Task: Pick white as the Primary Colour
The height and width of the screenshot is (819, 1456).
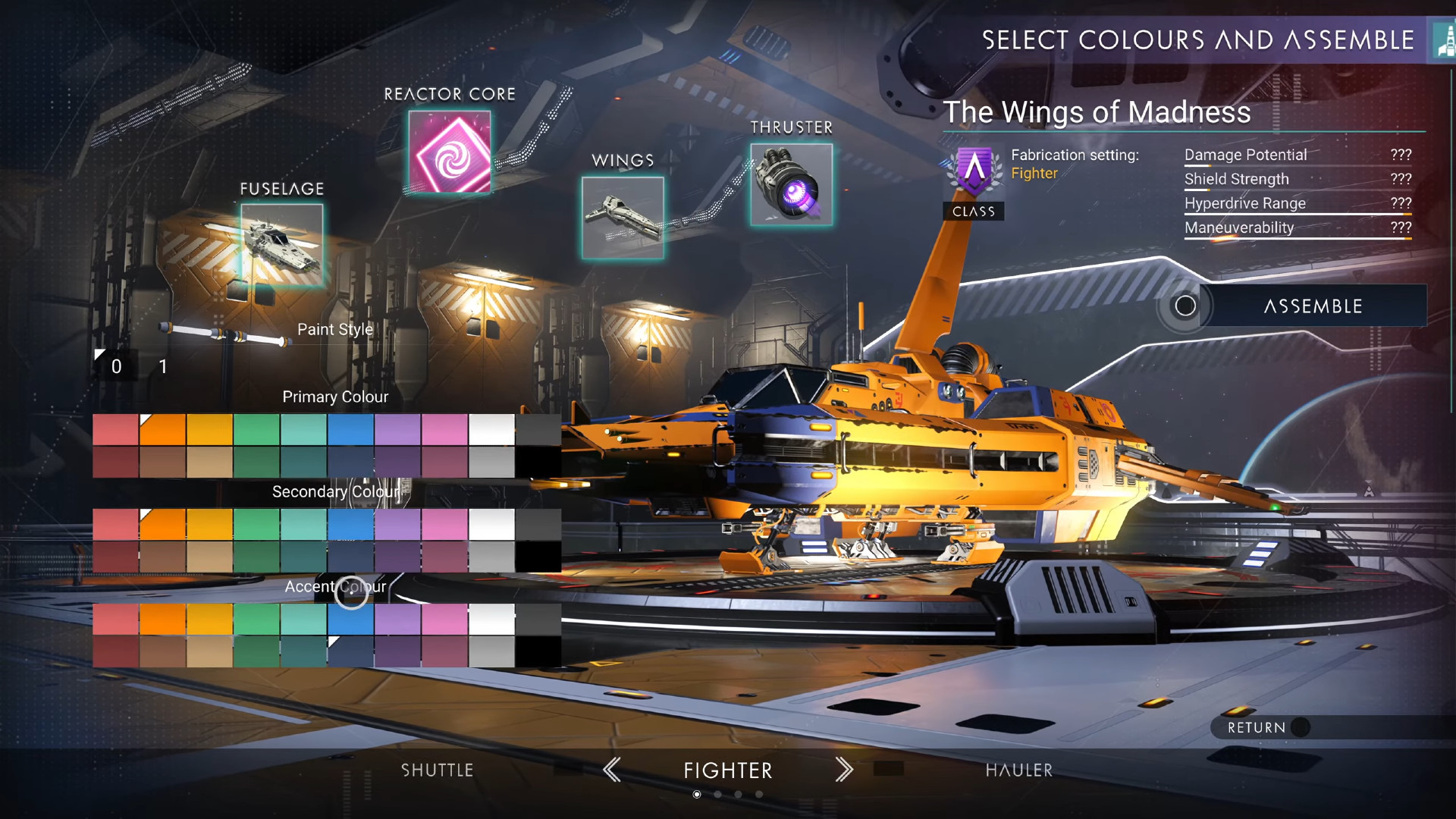Action: click(491, 429)
